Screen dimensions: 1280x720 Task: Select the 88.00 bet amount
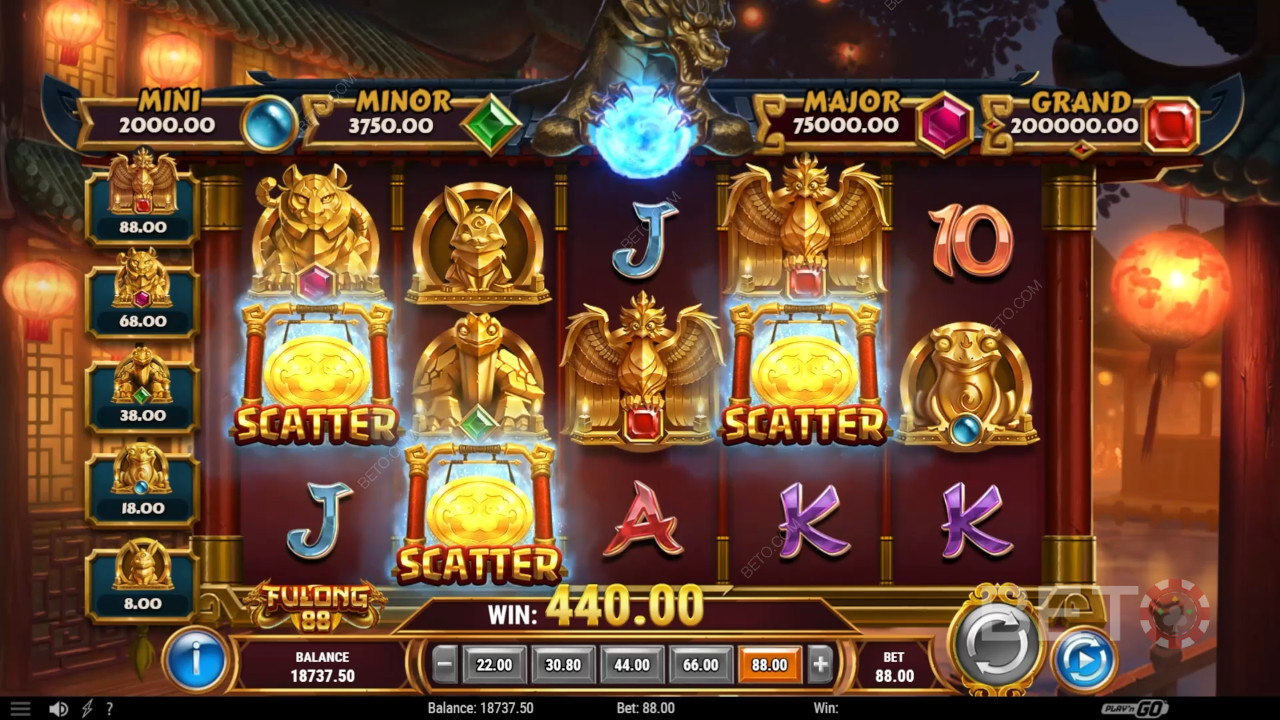click(x=770, y=664)
